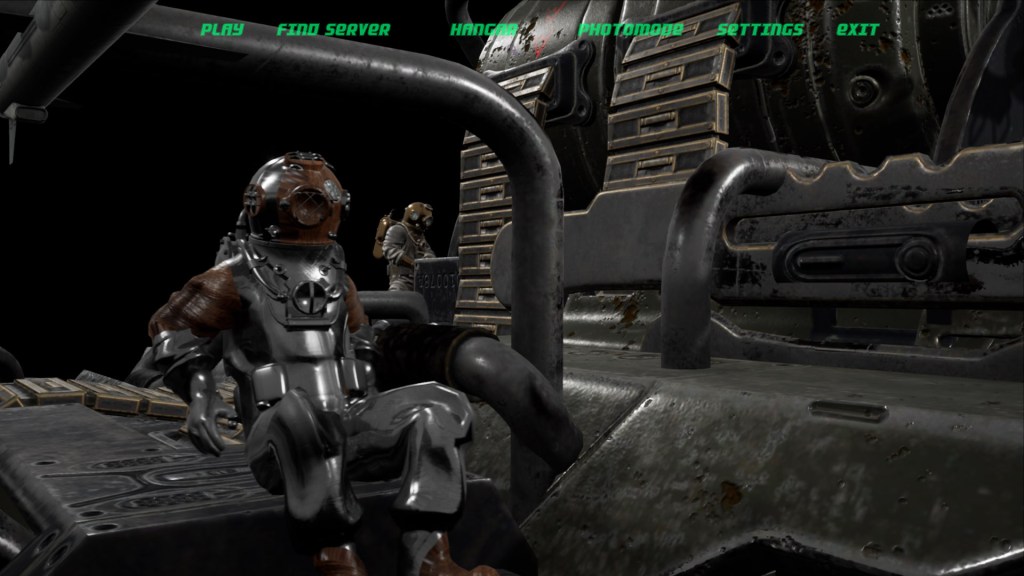Activate Photomode from the top menu
The height and width of the screenshot is (576, 1024).
coord(630,29)
